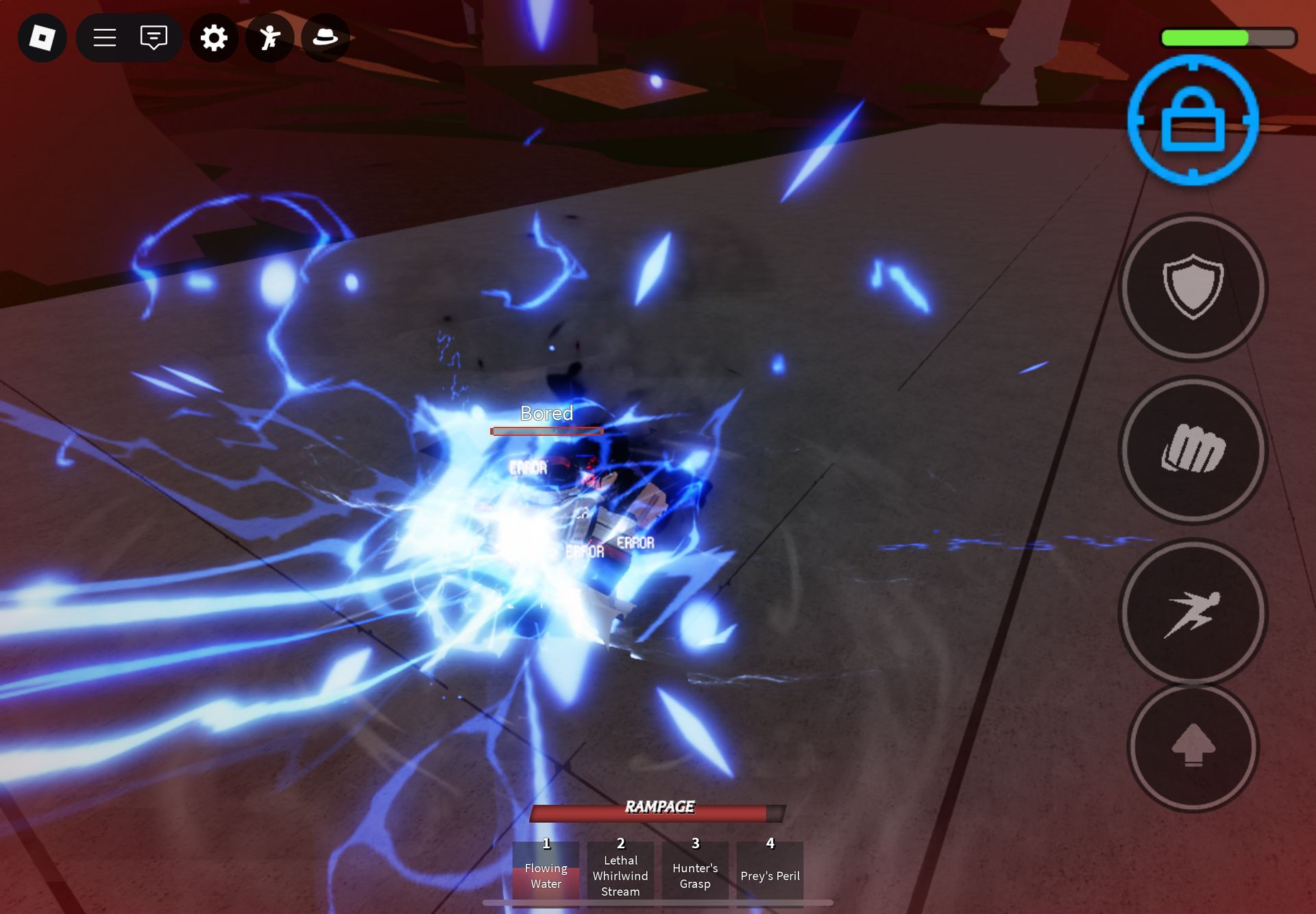Screen dimensions: 1316x914
Task: Open the hamburger list menu
Action: (104, 38)
